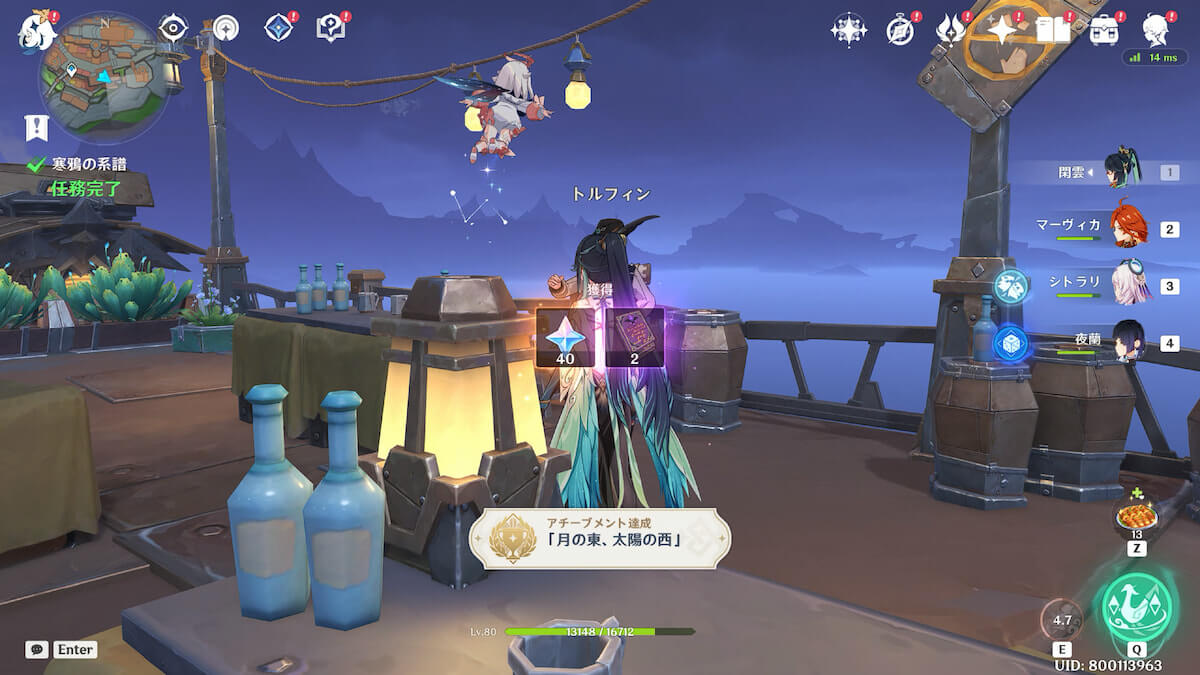Open the Paimon main menu
Image resolution: width=1200 pixels, height=675 pixels.
tap(34, 31)
